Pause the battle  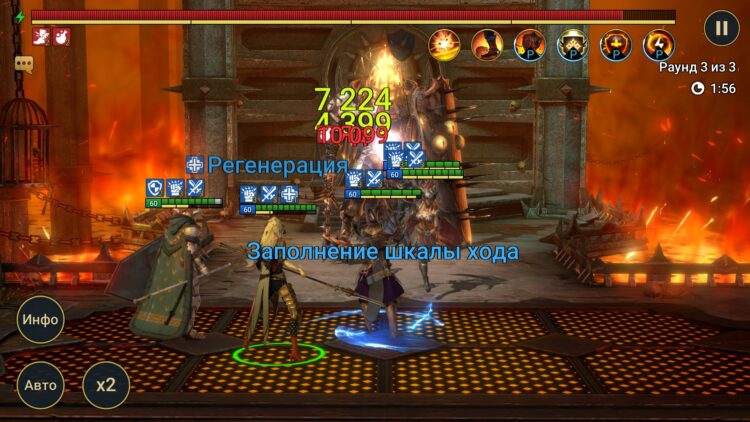click(721, 27)
